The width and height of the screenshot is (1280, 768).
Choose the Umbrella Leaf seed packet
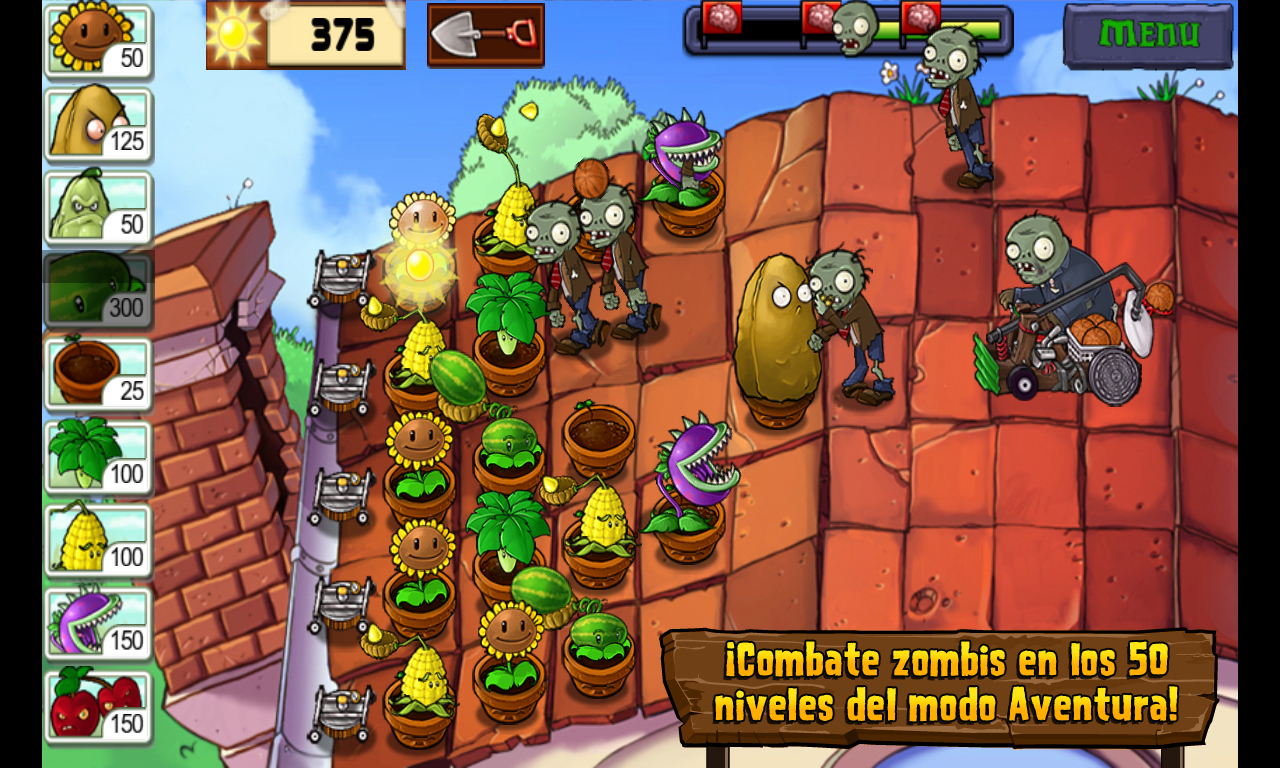tap(98, 458)
